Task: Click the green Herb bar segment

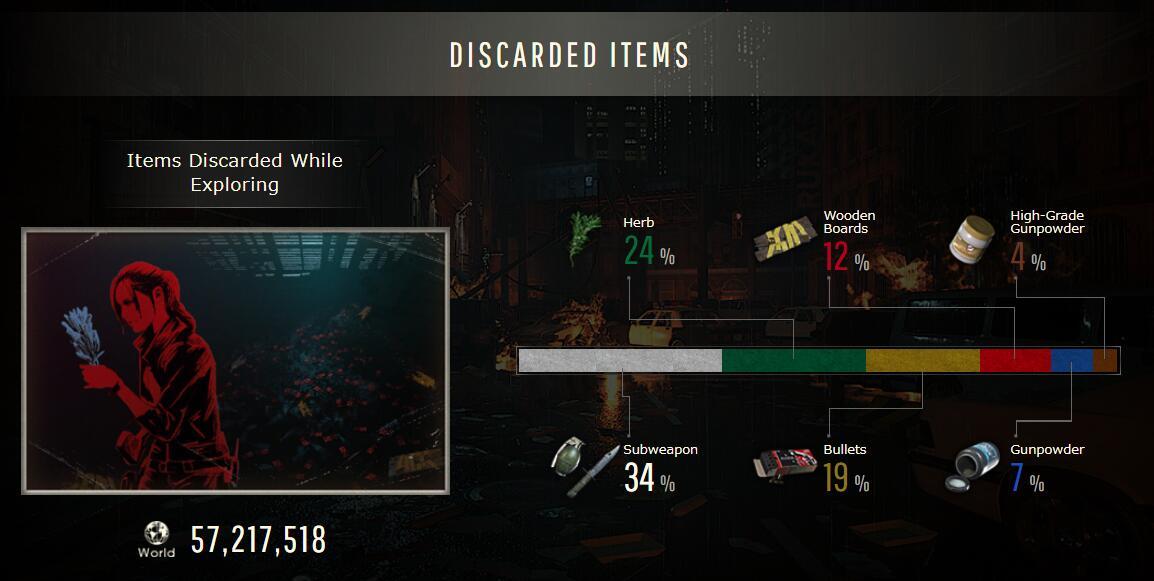Action: [x=793, y=360]
